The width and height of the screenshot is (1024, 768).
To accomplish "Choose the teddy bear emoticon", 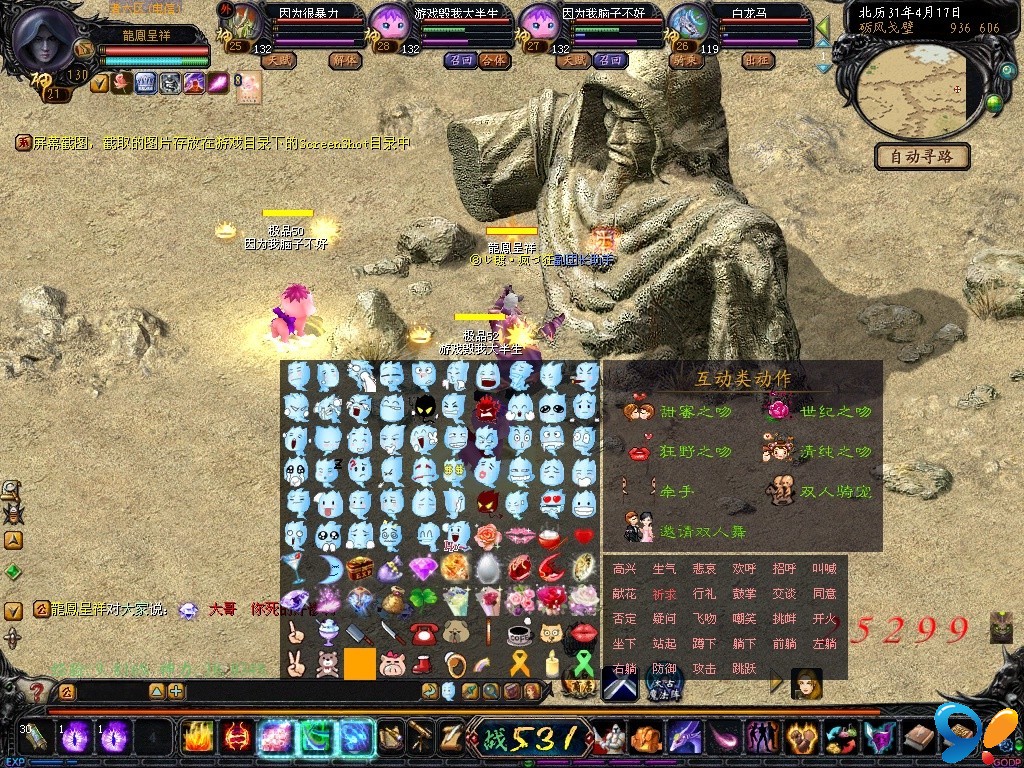I will (328, 663).
